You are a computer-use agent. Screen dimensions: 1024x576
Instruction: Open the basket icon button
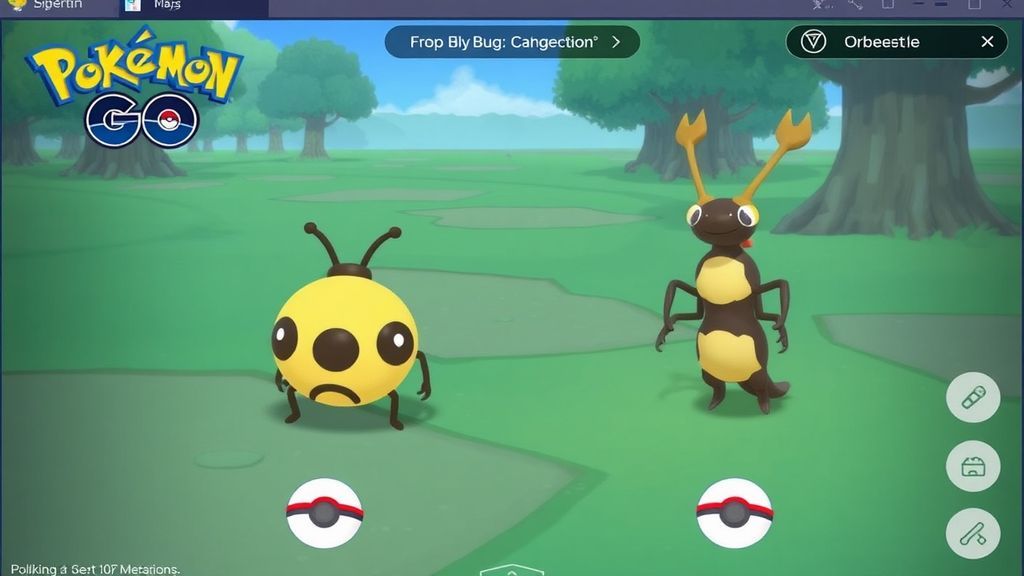pos(973,466)
